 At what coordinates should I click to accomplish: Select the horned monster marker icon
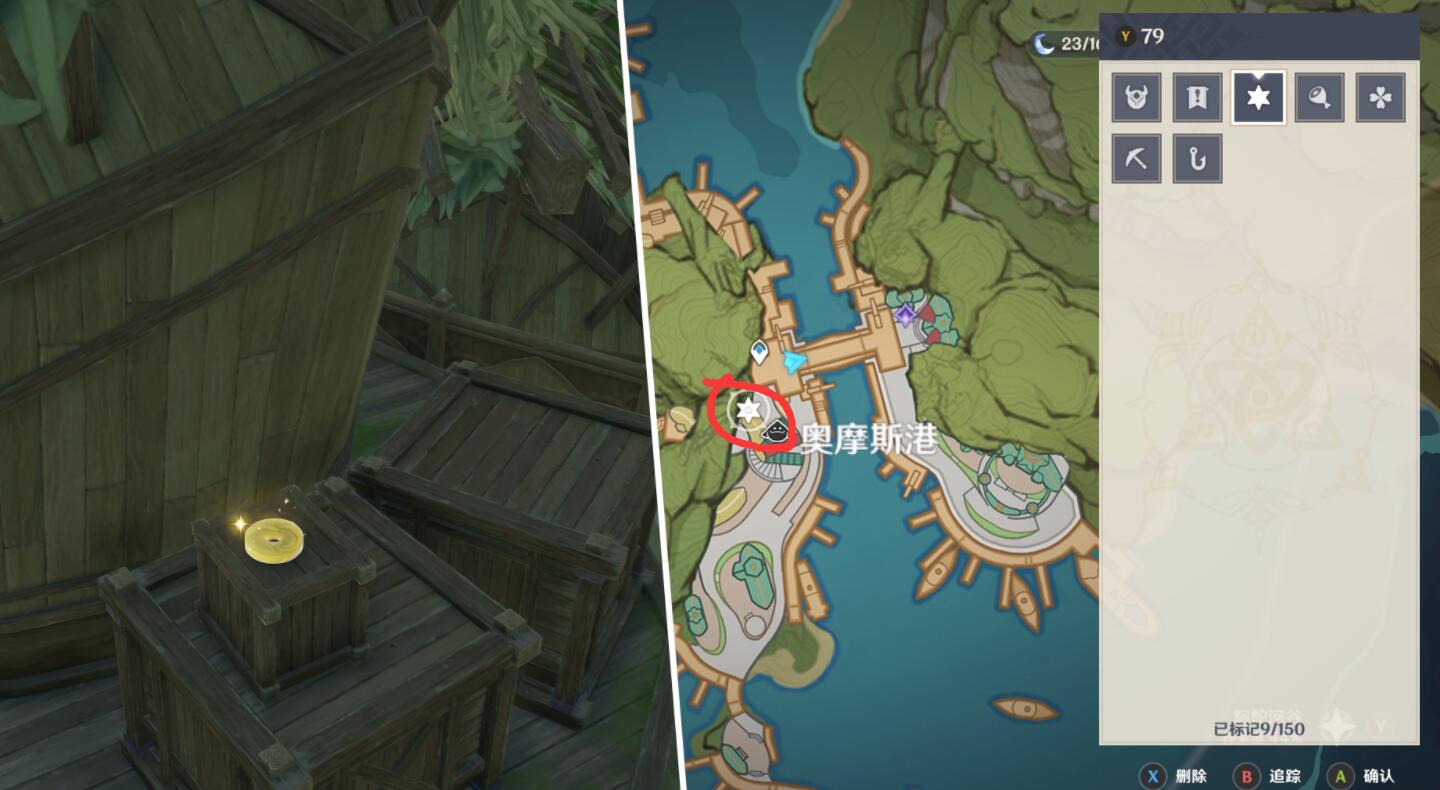(1137, 98)
